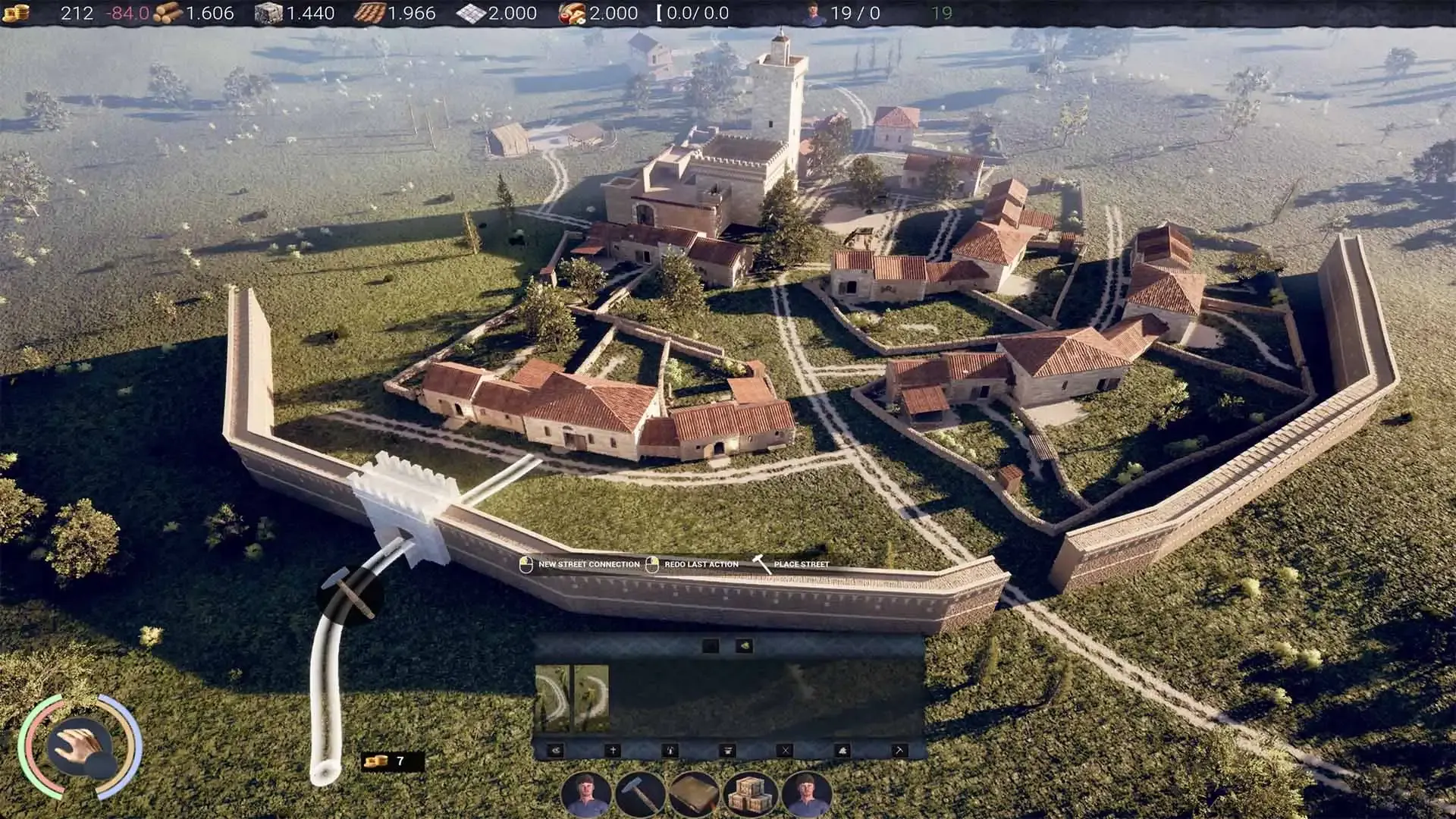Viewport: 1456px width, 819px height.
Task: Open the hammer build menu
Action: tap(641, 795)
